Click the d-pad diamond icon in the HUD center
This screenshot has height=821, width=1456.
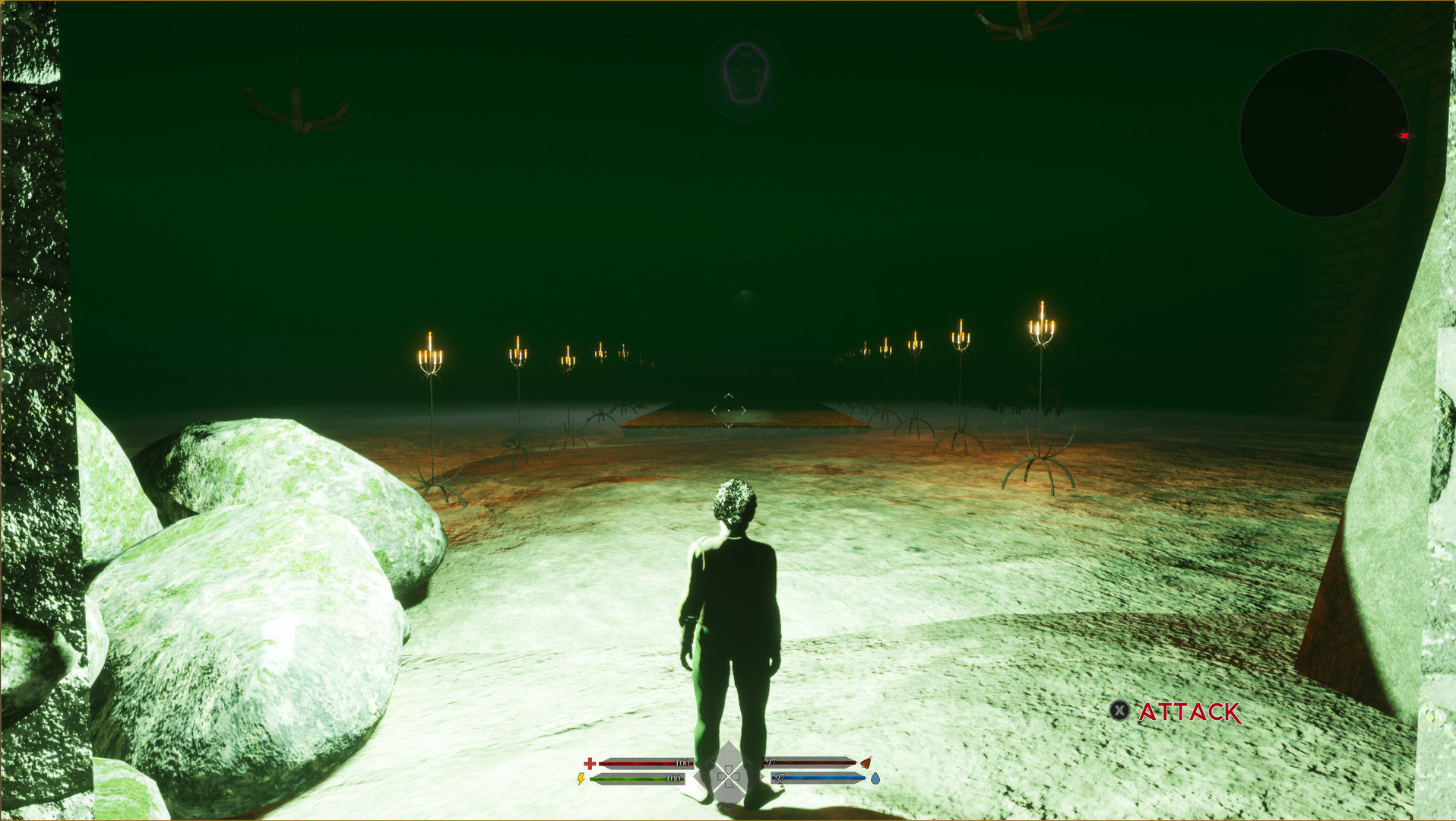pyautogui.click(x=728, y=775)
